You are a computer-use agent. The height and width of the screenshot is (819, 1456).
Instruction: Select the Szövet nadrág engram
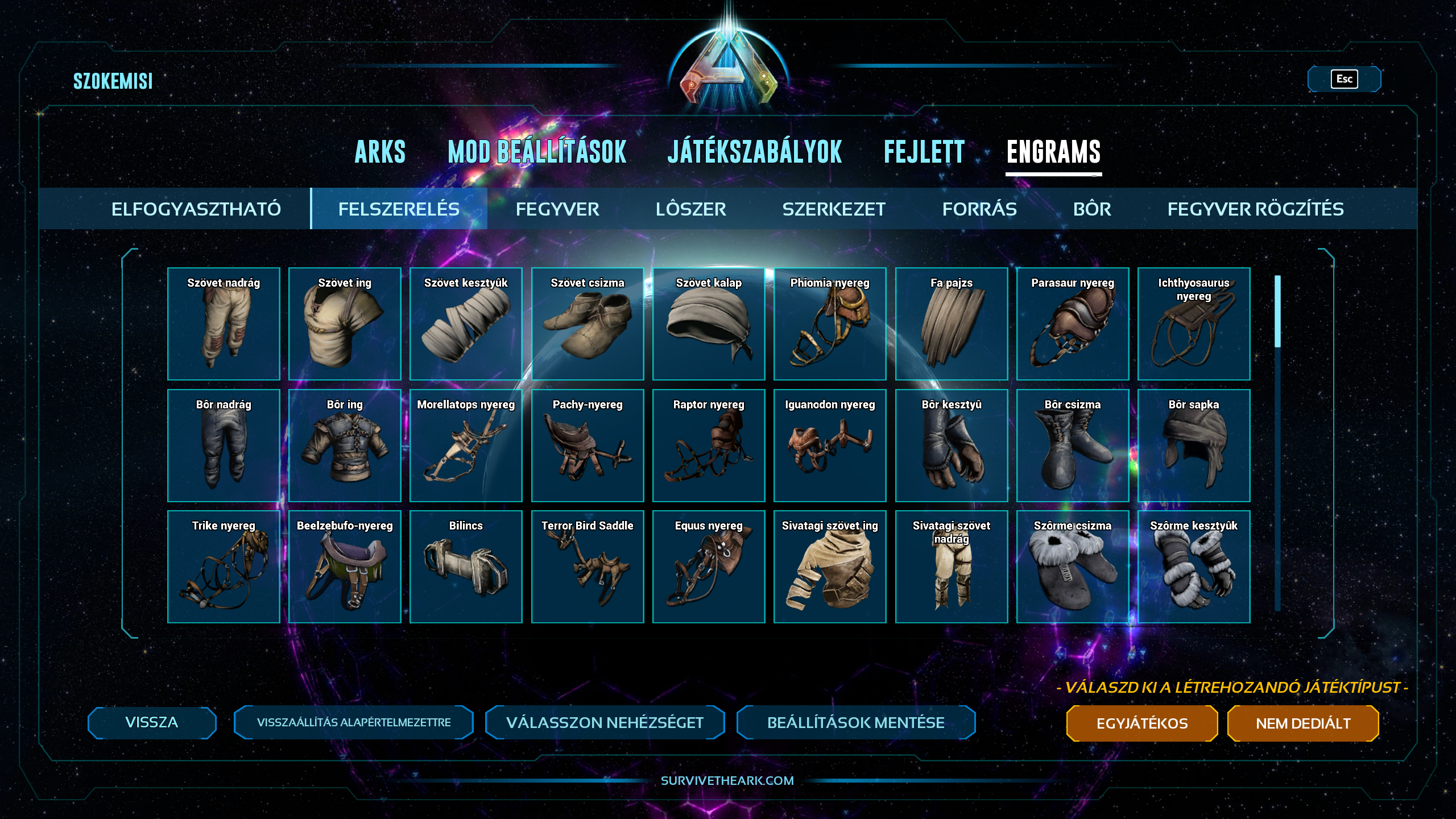pos(224,324)
